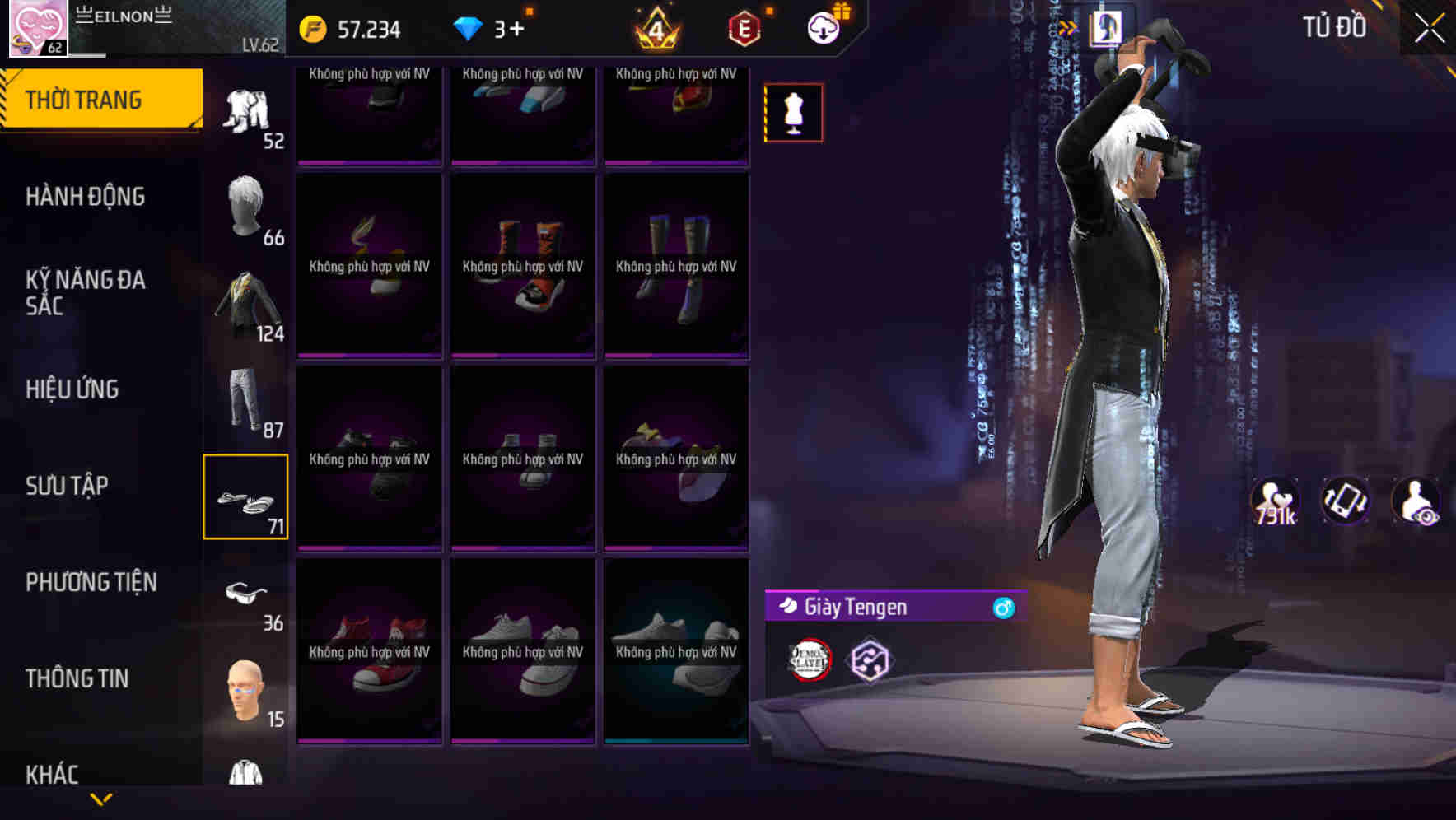Click the TỦ ĐỒ label at top right
The image size is (1456, 820).
click(x=1335, y=26)
